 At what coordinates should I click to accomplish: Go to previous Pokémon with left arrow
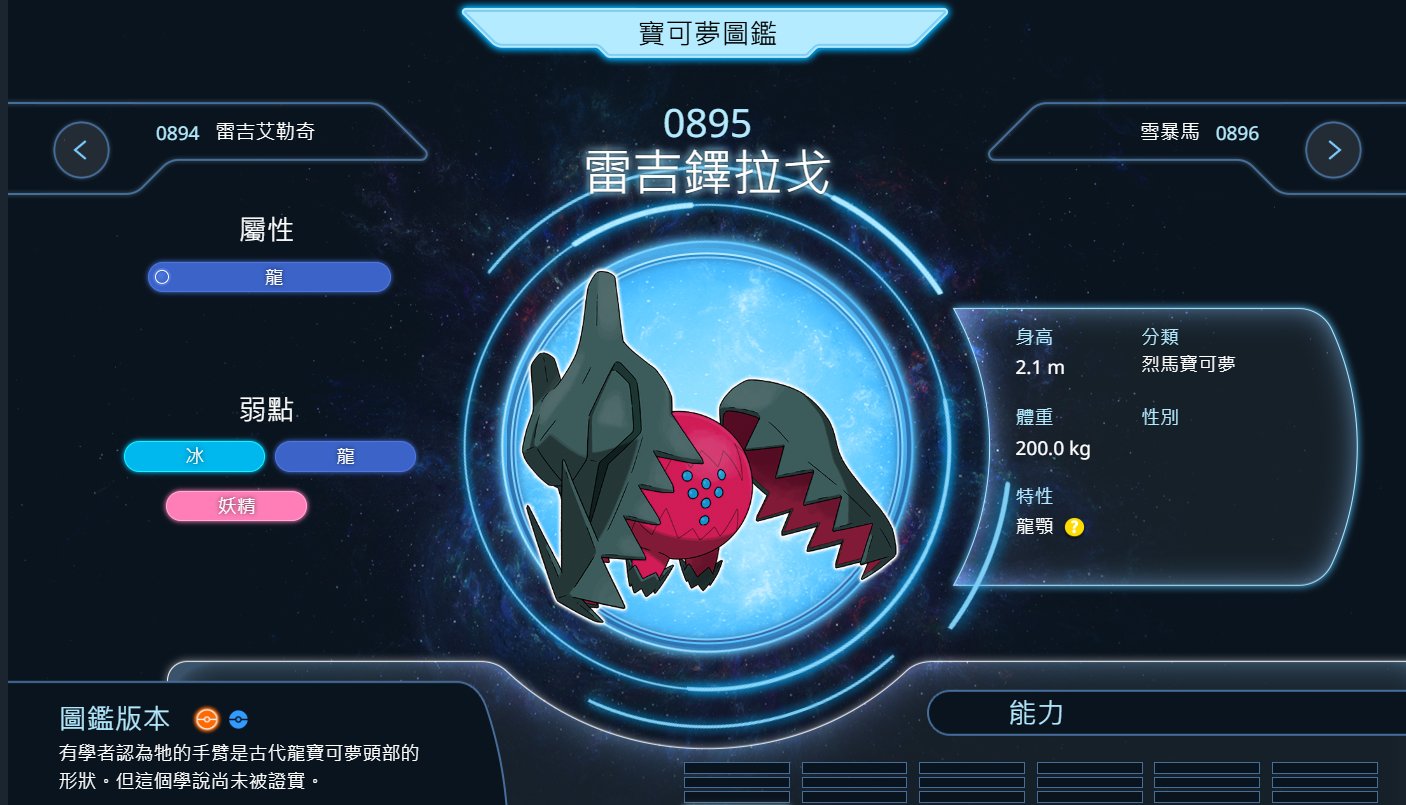click(81, 150)
